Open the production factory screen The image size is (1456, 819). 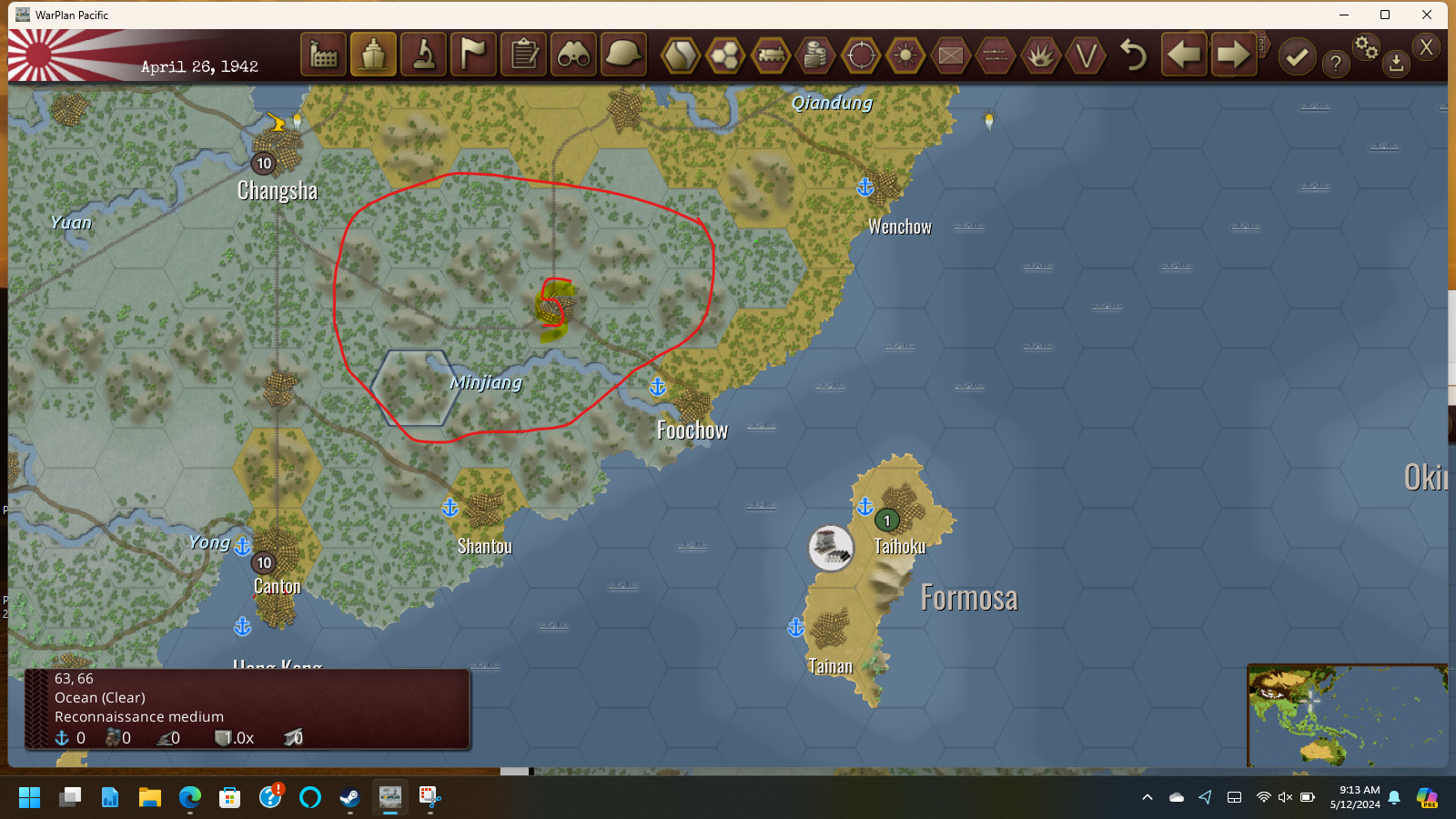tap(323, 55)
